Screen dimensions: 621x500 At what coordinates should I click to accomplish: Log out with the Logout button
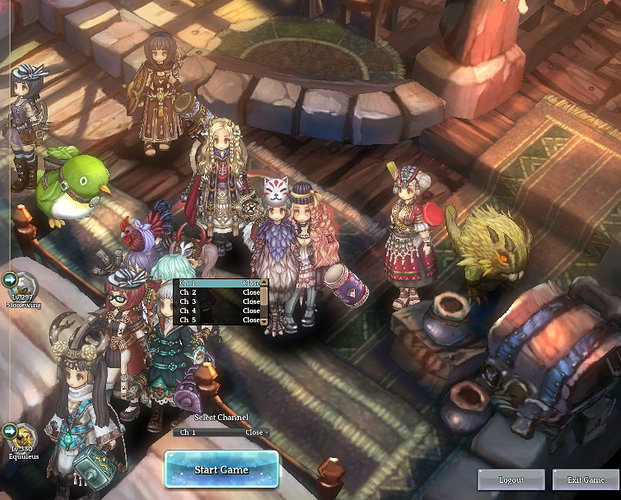(x=511, y=480)
